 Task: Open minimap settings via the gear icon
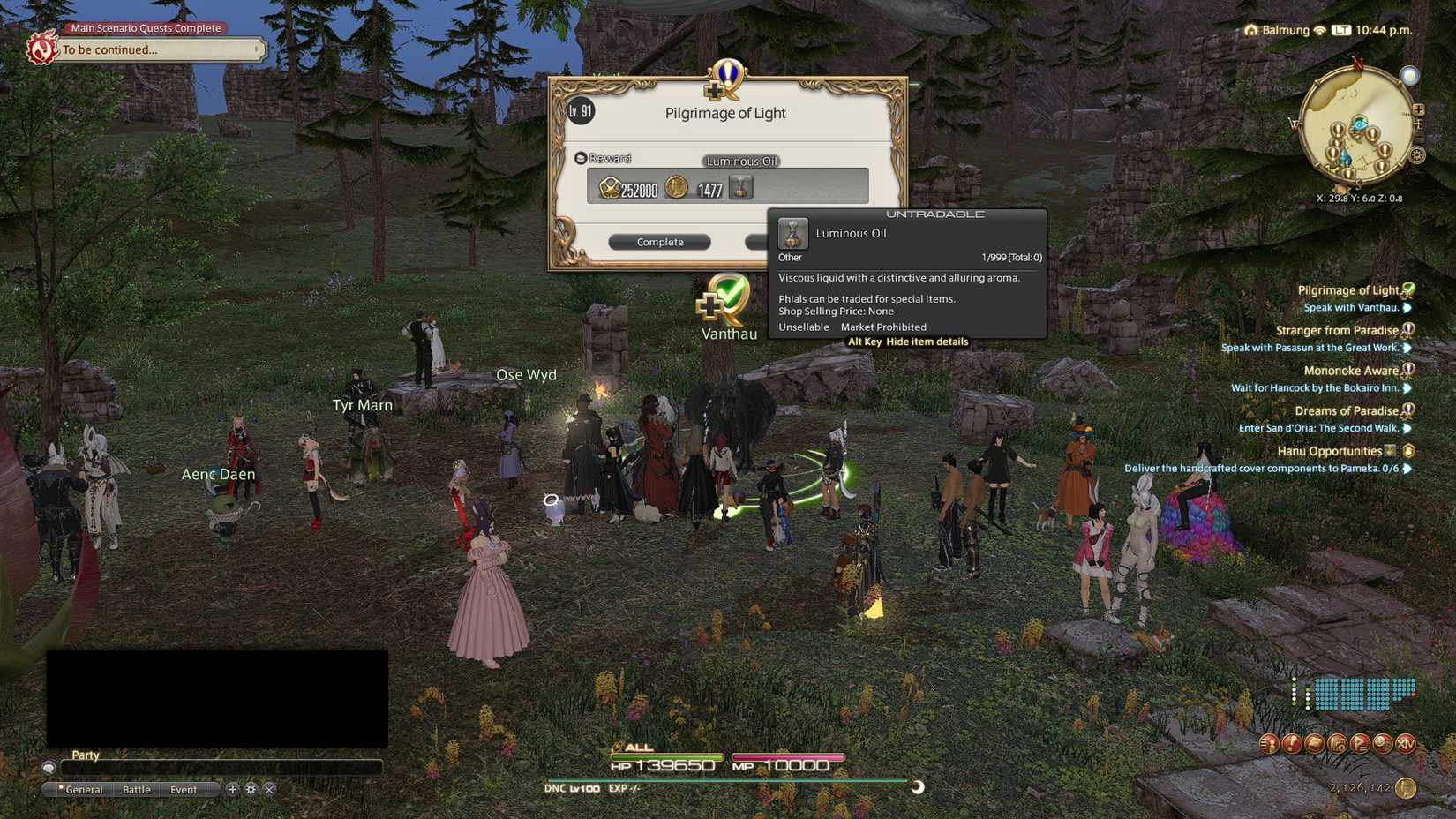(1416, 154)
